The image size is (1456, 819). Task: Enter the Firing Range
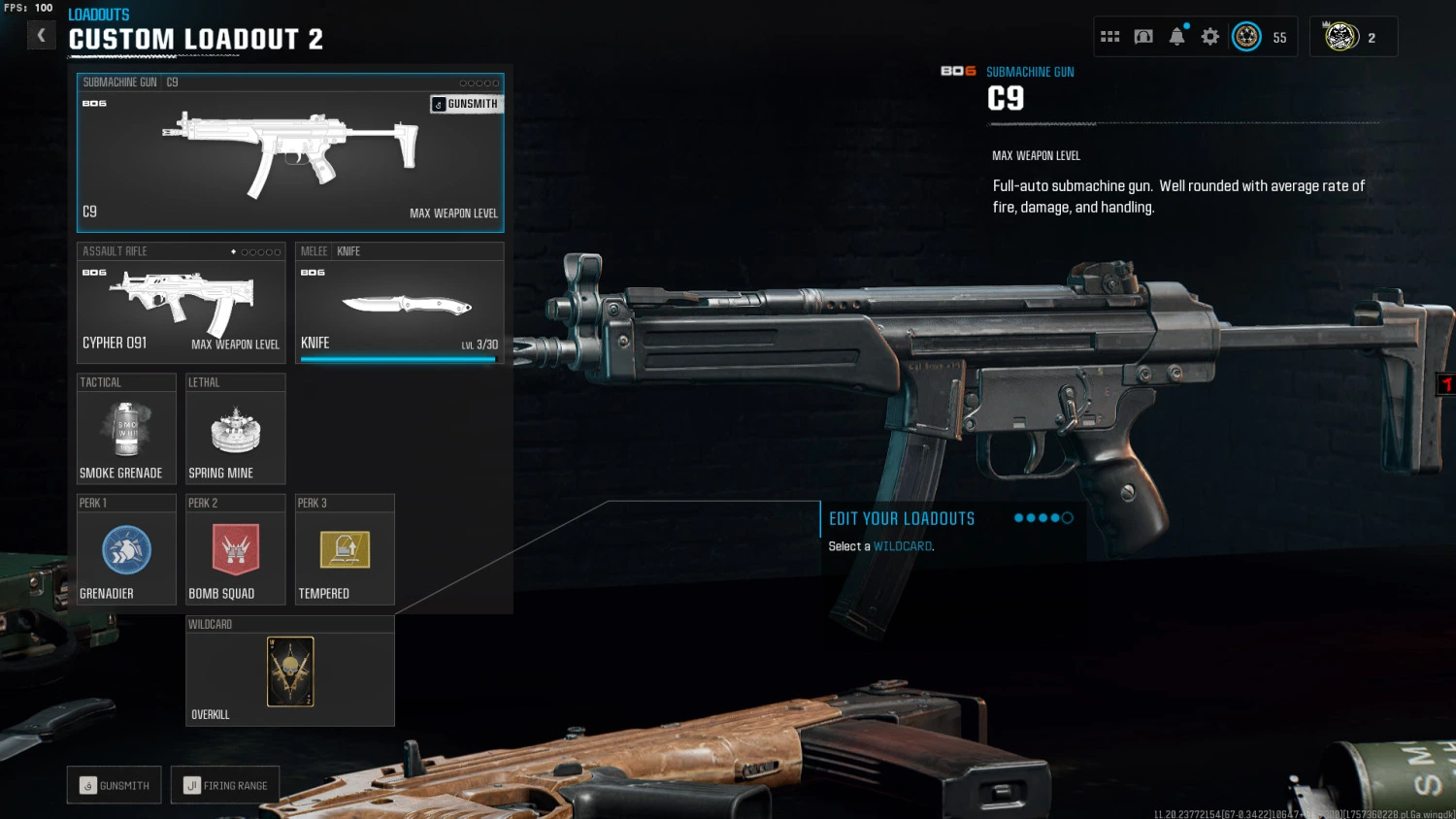225,785
